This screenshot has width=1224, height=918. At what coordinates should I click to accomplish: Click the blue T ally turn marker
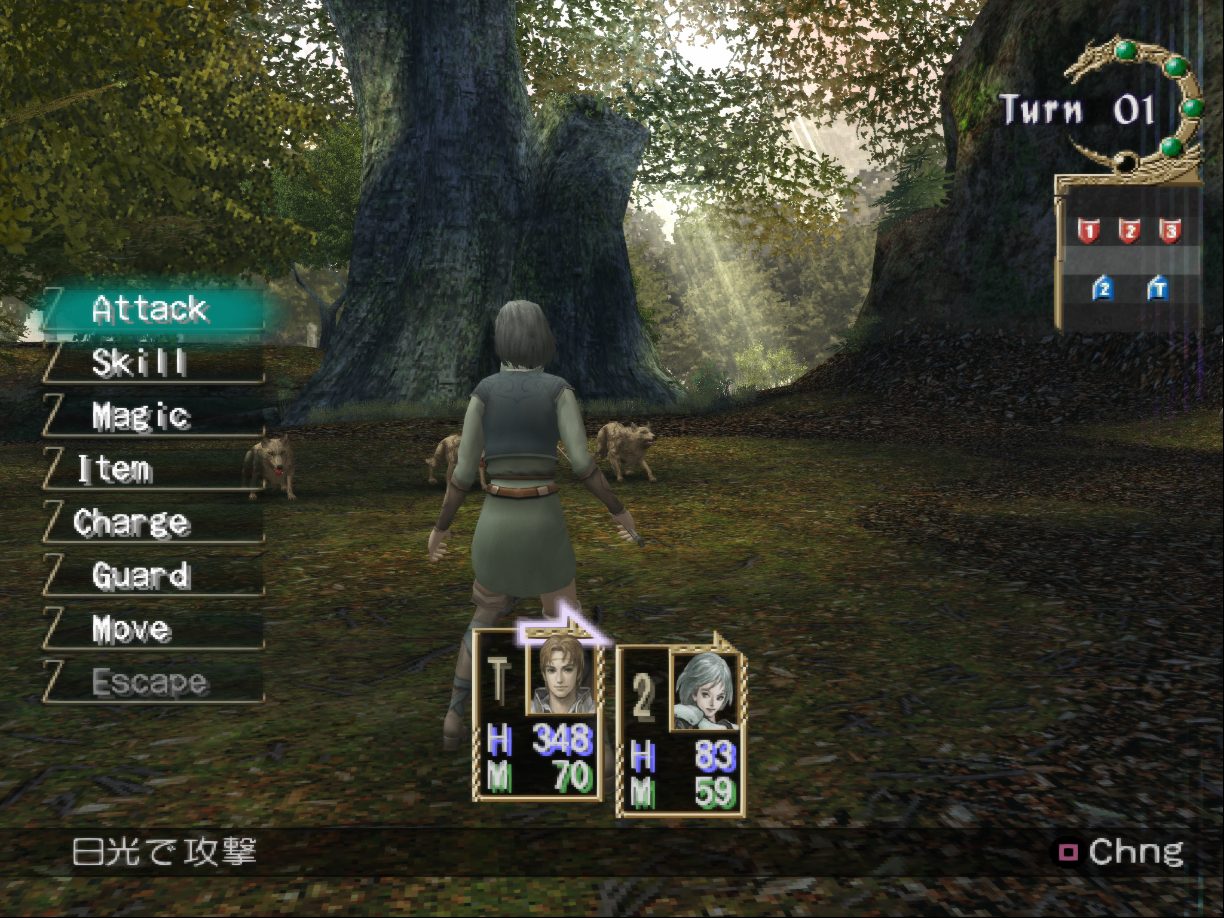point(1157,289)
